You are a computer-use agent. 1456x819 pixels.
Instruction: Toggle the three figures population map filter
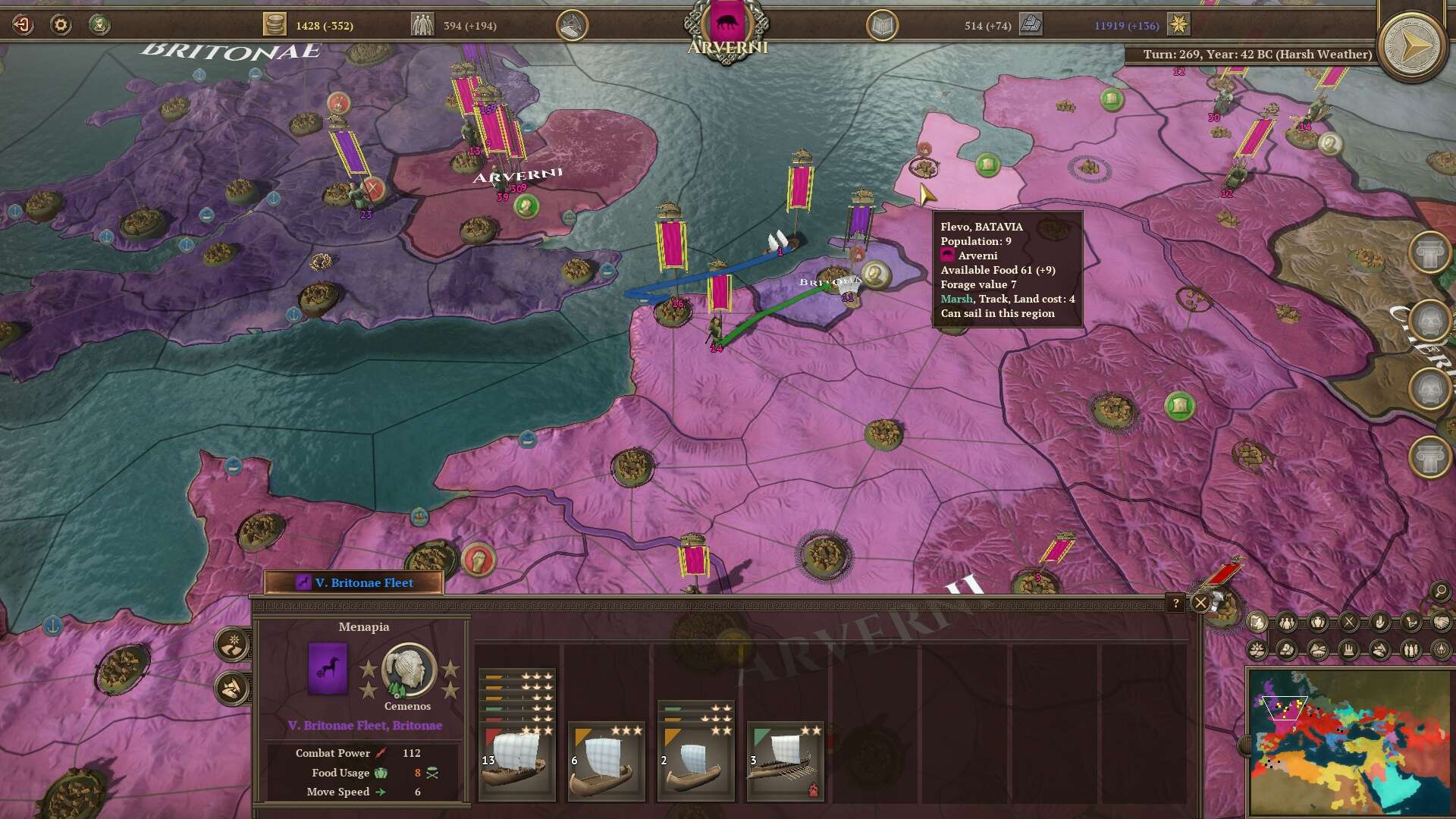point(1288,623)
